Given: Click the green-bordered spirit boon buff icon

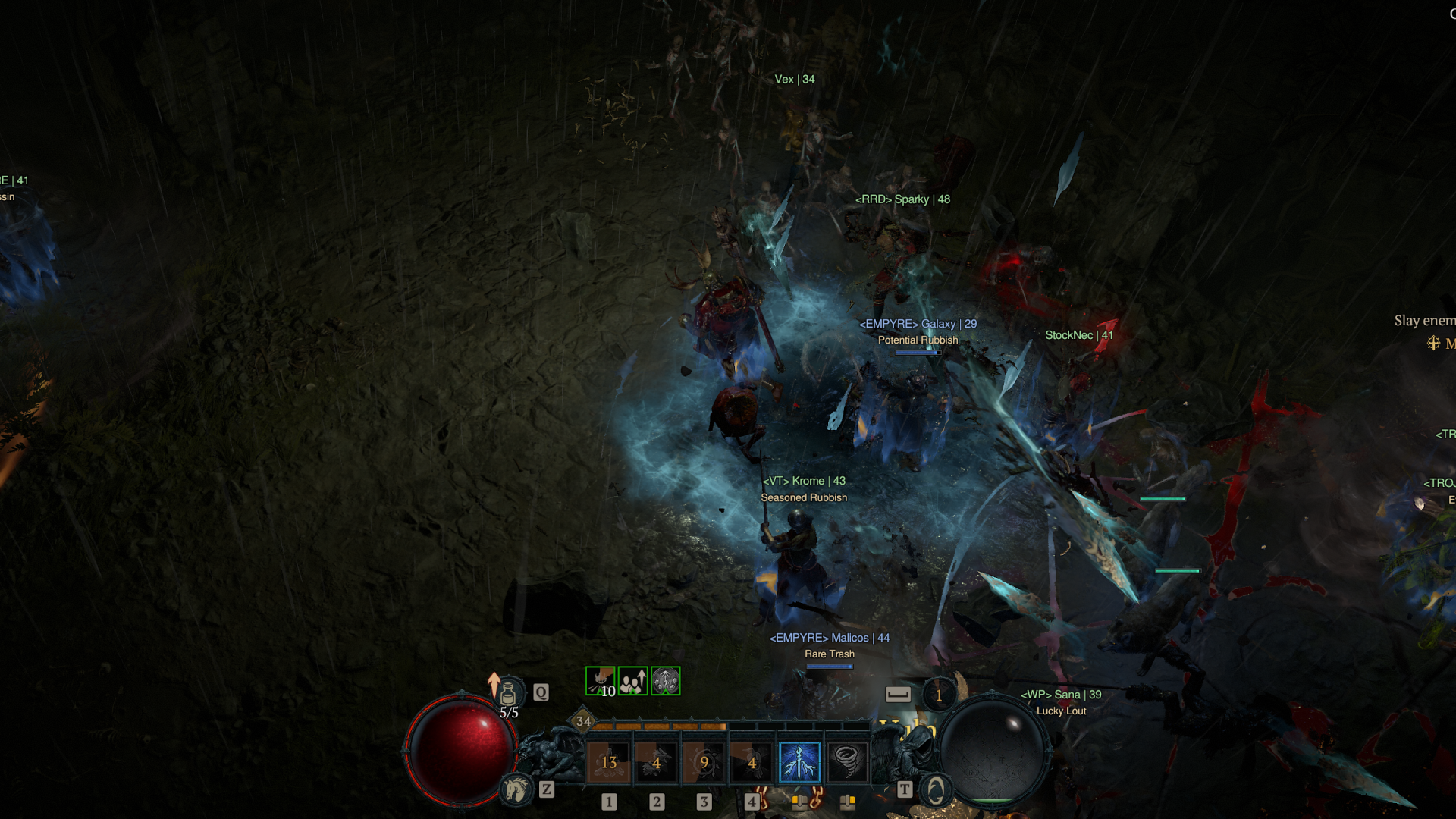Looking at the screenshot, I should click(667, 681).
